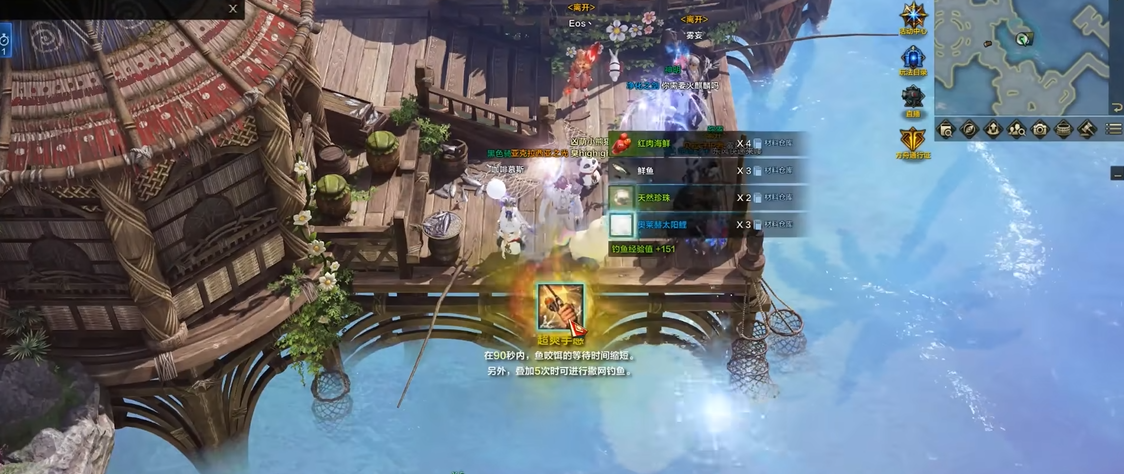The width and height of the screenshot is (1124, 474).
Task: Open the list menu beside minimap toolbar
Action: (1114, 129)
